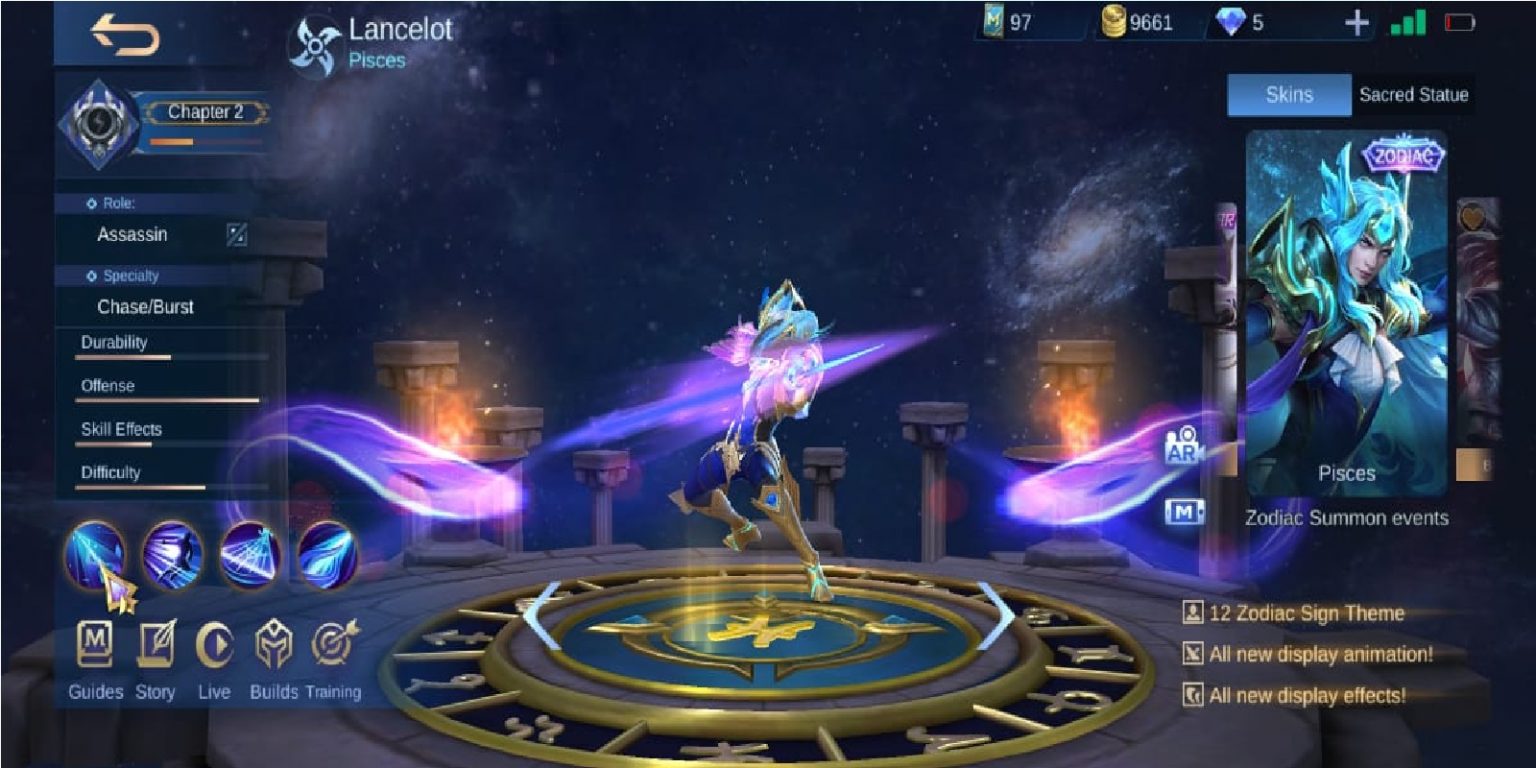Screen dimensions: 1536x768
Task: Open Chapter 2 progress banner
Action: [207, 112]
